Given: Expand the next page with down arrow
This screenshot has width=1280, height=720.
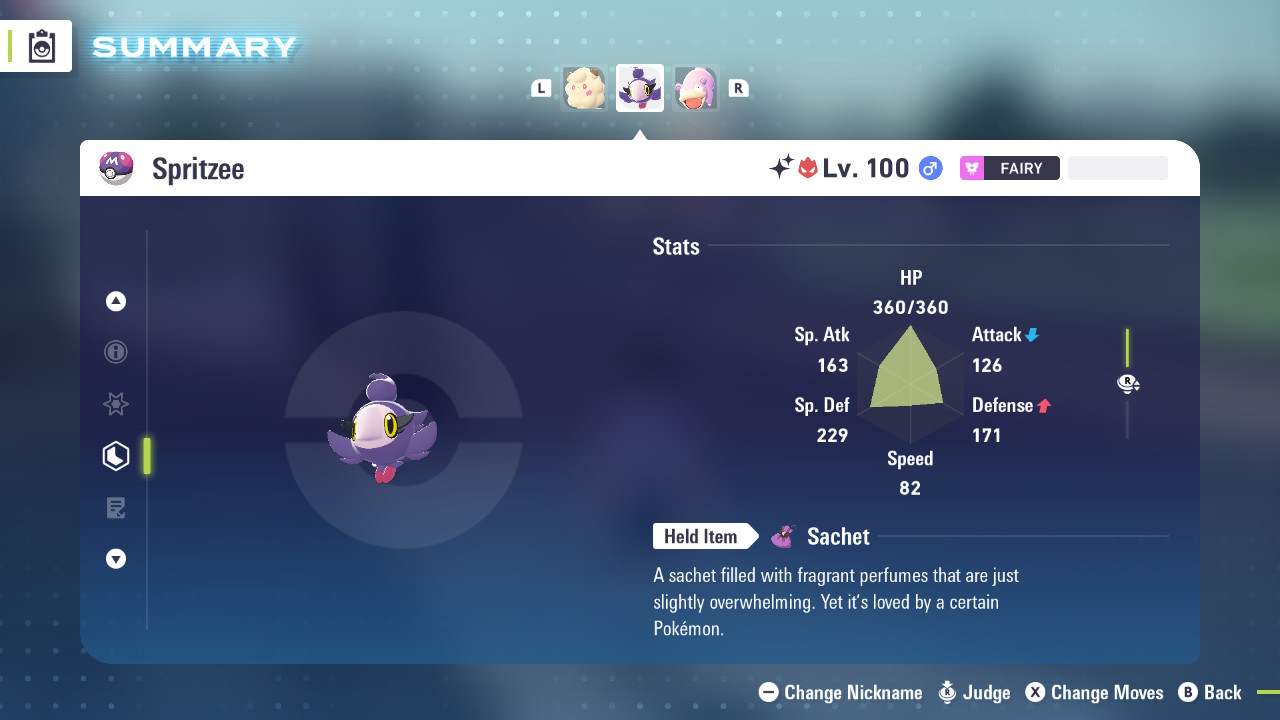Looking at the screenshot, I should pyautogui.click(x=115, y=559).
